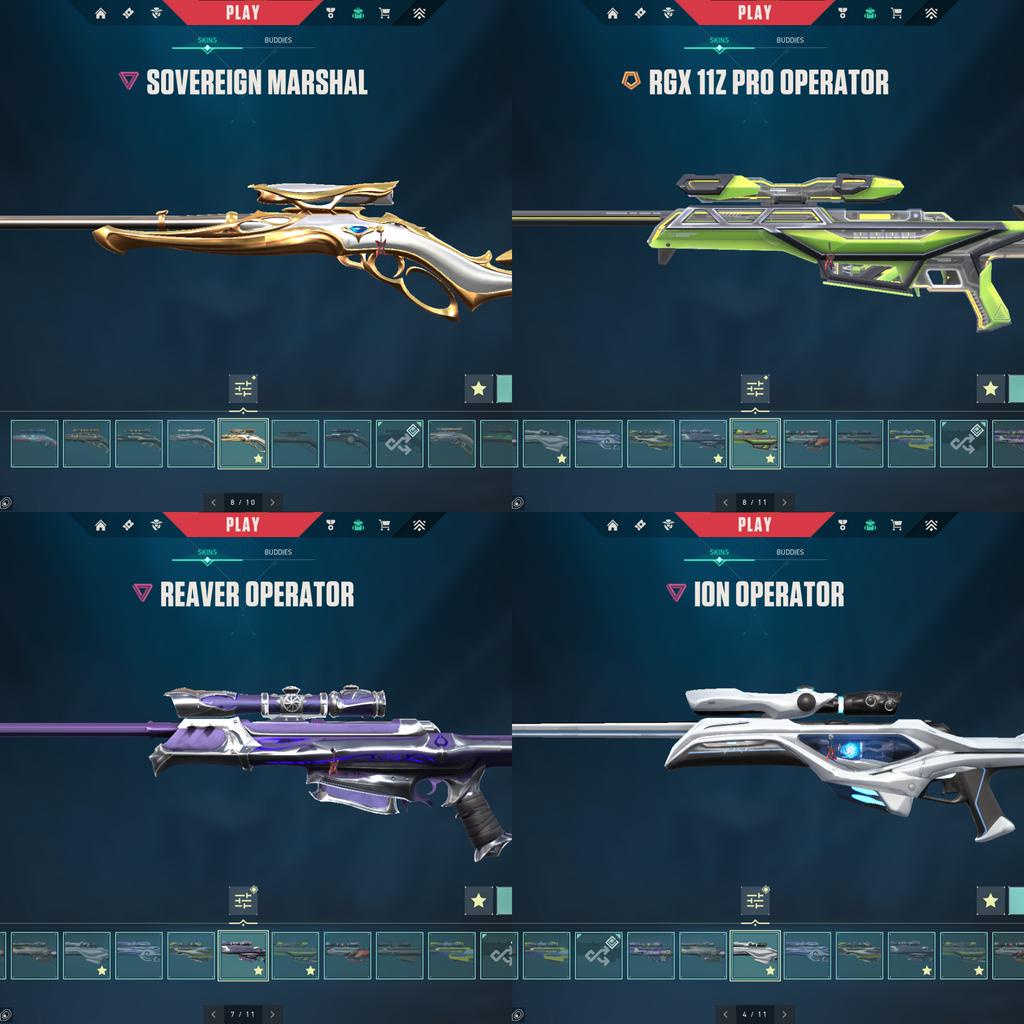Click PLAY above the Sovereign Marshal
Screen dimensions: 1024x1024
point(242,13)
